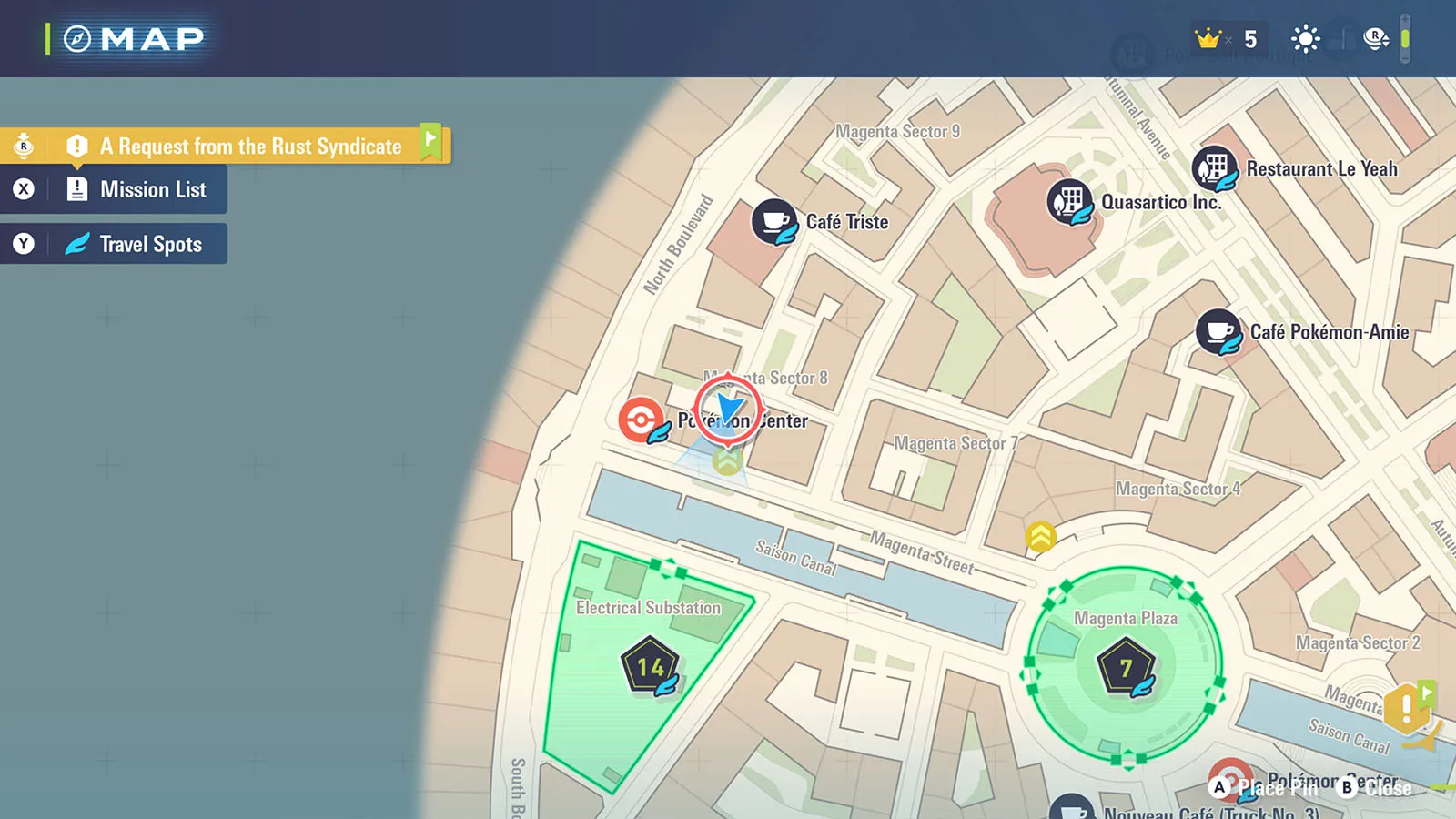Select Restaurant Le Yeah marker

[x=1215, y=168]
